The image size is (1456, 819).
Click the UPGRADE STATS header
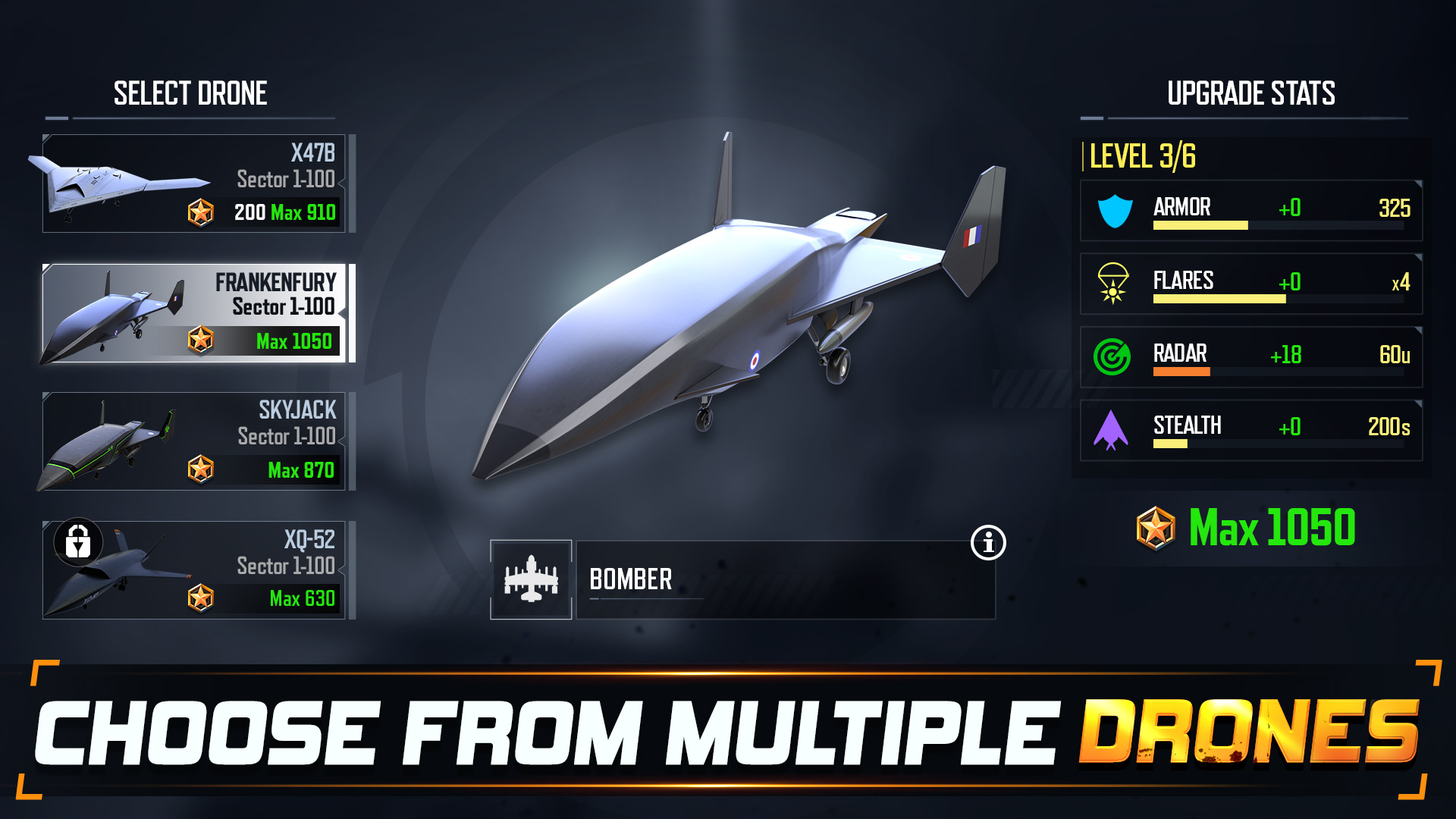[1251, 93]
